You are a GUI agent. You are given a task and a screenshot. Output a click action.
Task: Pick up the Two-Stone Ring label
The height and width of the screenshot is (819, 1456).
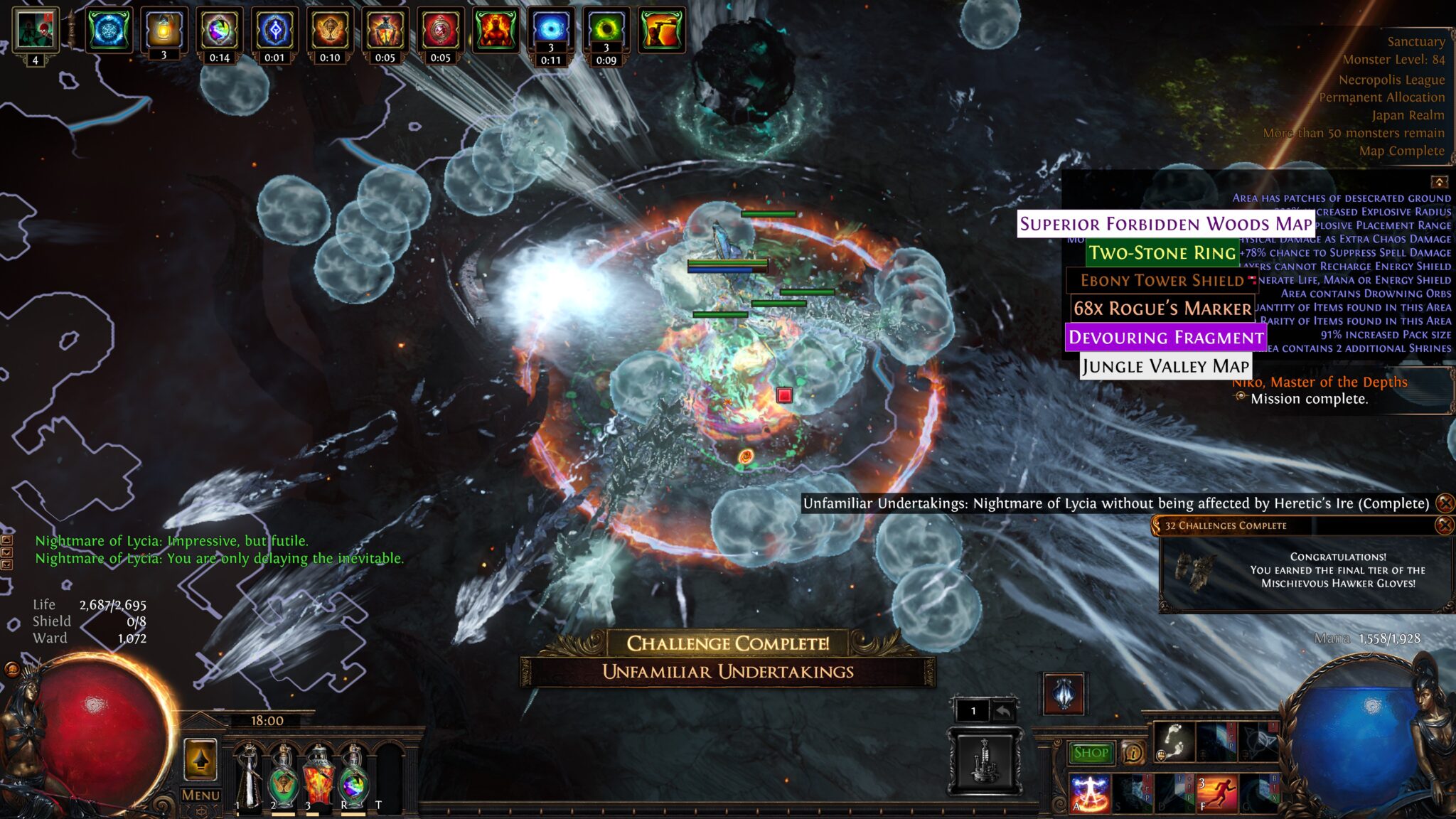click(x=1162, y=252)
